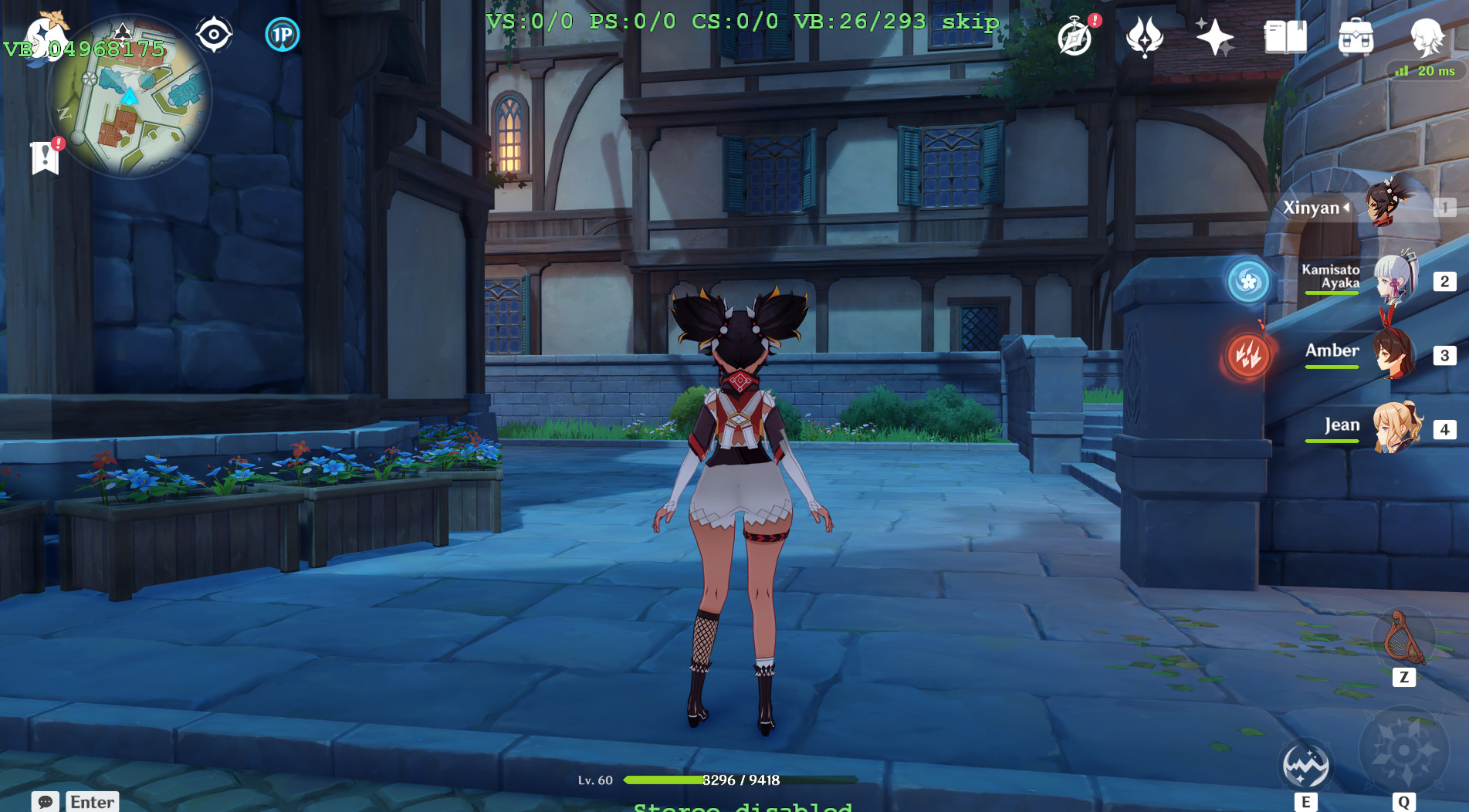
Task: Toggle the camera eye icon
Action: click(x=213, y=32)
